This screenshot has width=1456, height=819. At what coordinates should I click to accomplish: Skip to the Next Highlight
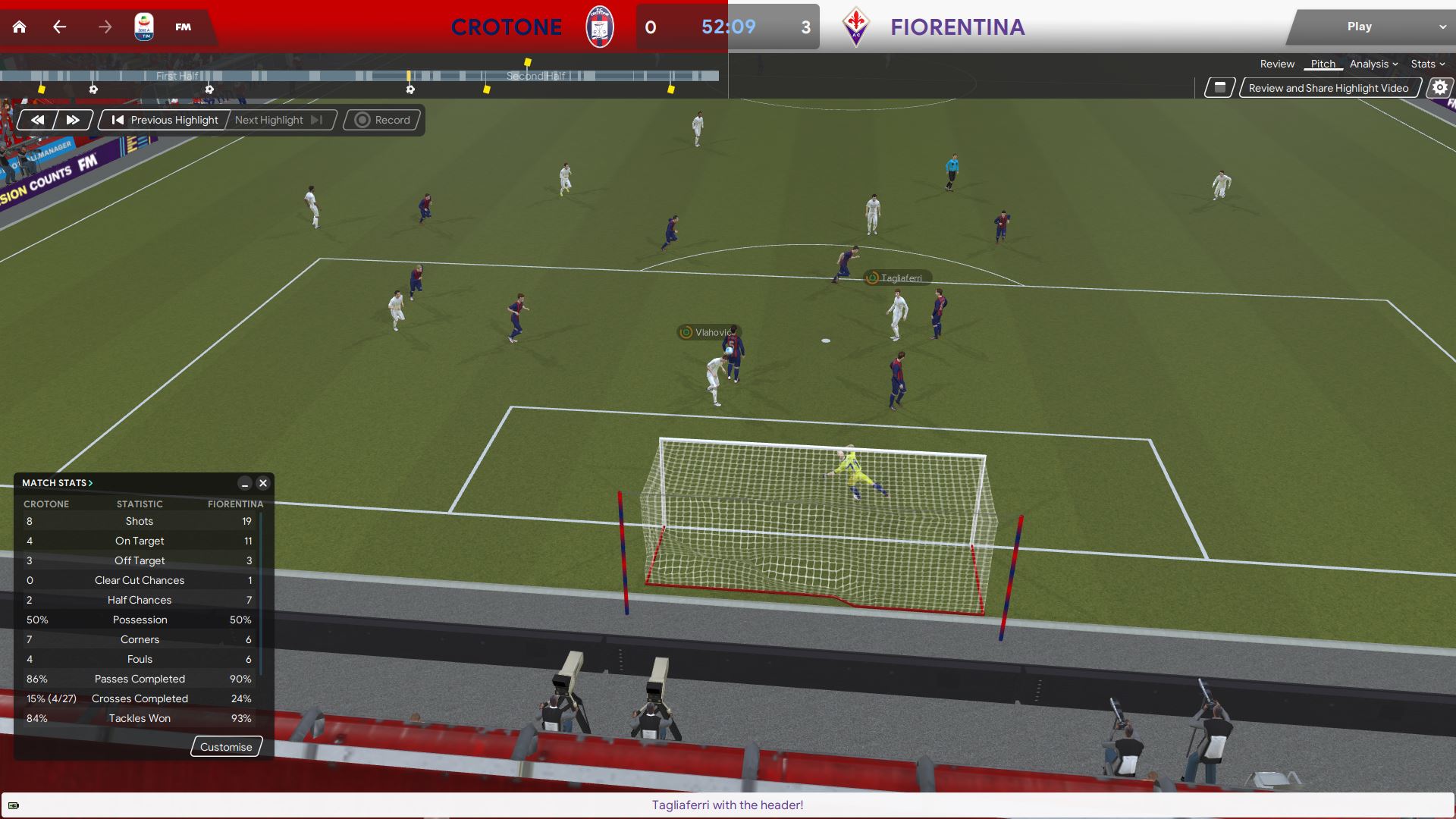(278, 120)
